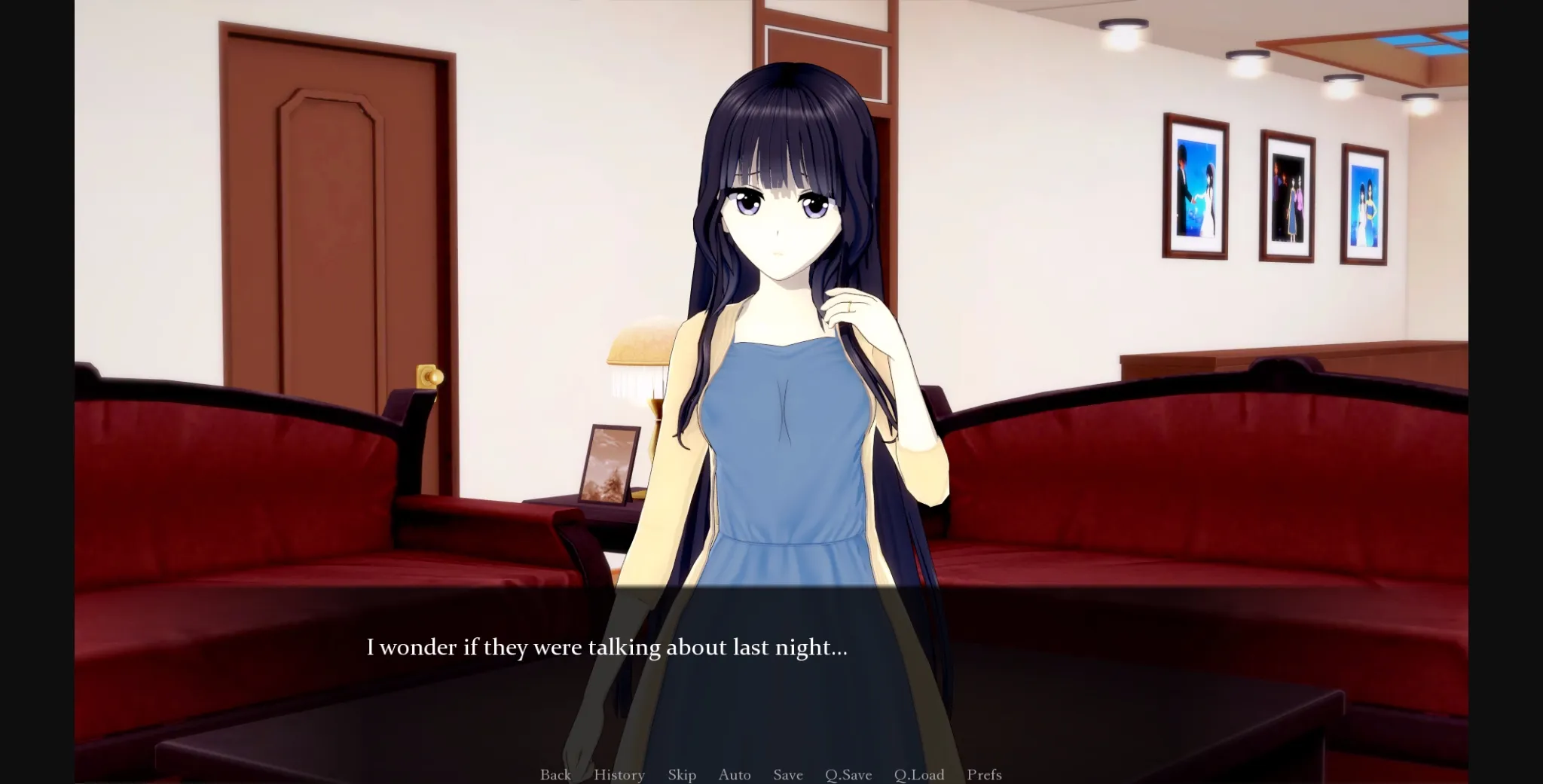The width and height of the screenshot is (1543, 784).
Task: Perform a quick save with Q.Save
Action: (848, 774)
